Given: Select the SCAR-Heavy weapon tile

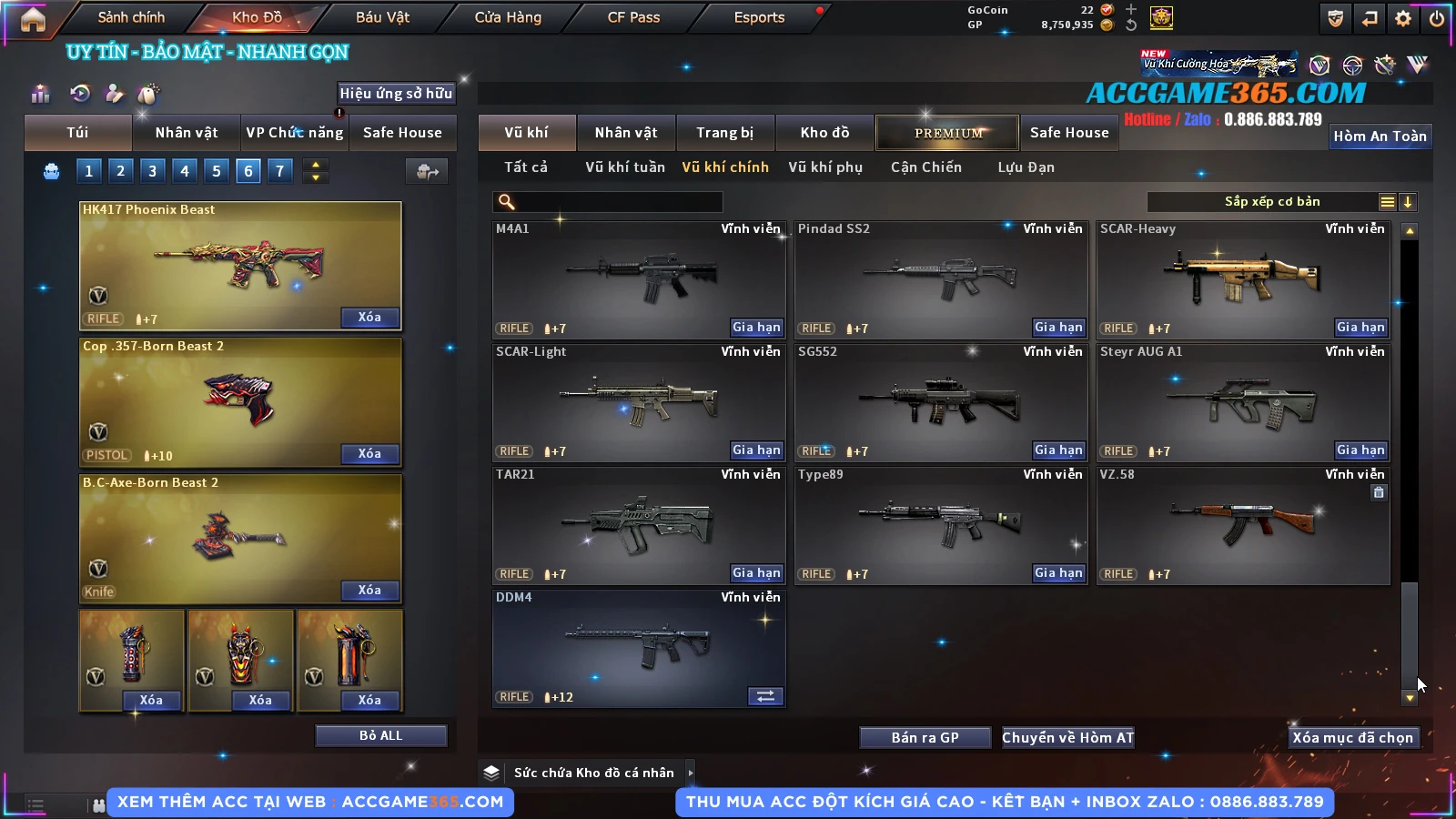Looking at the screenshot, I should click(1243, 278).
